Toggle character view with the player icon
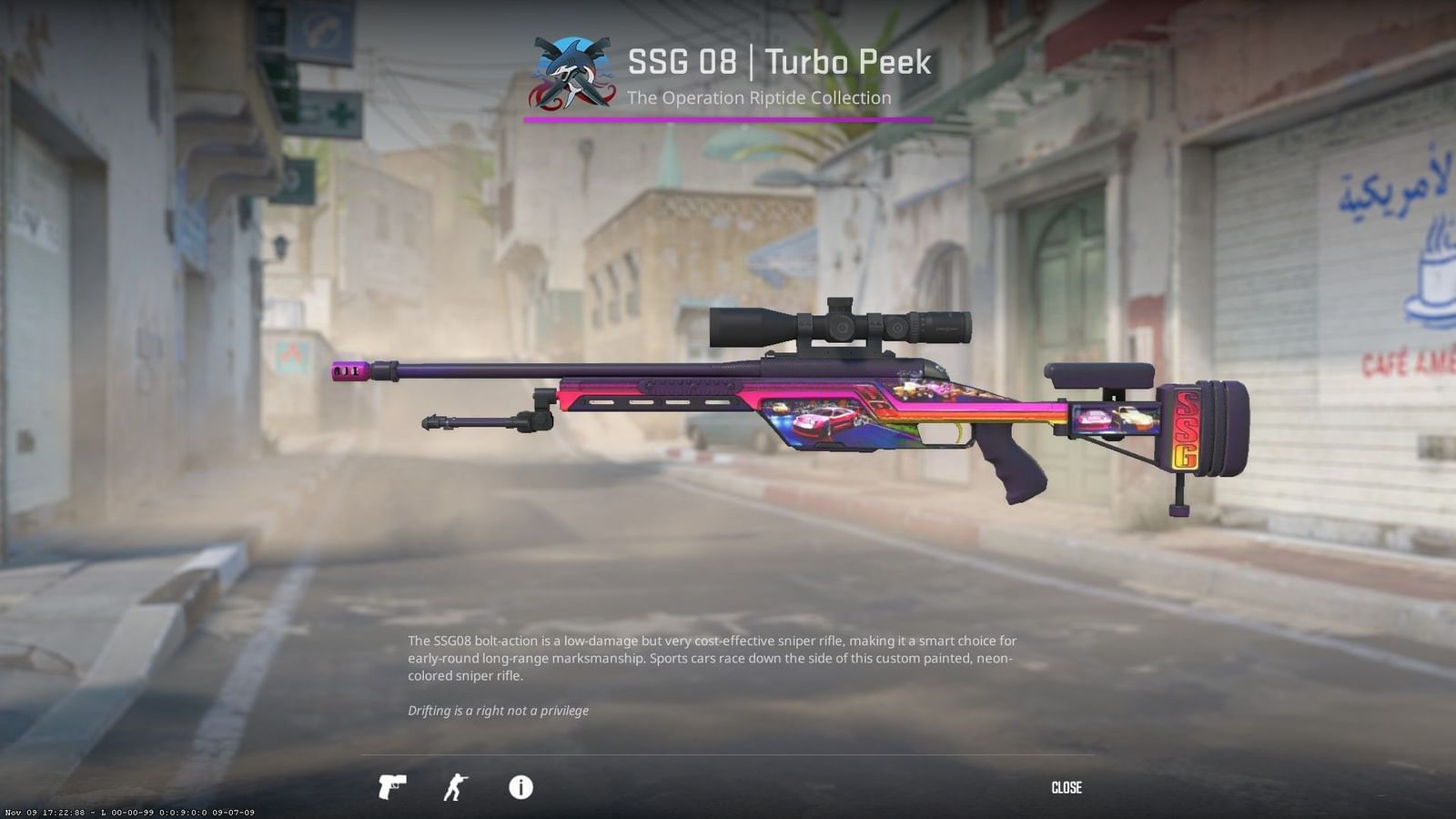This screenshot has width=1456, height=819. coord(458,788)
